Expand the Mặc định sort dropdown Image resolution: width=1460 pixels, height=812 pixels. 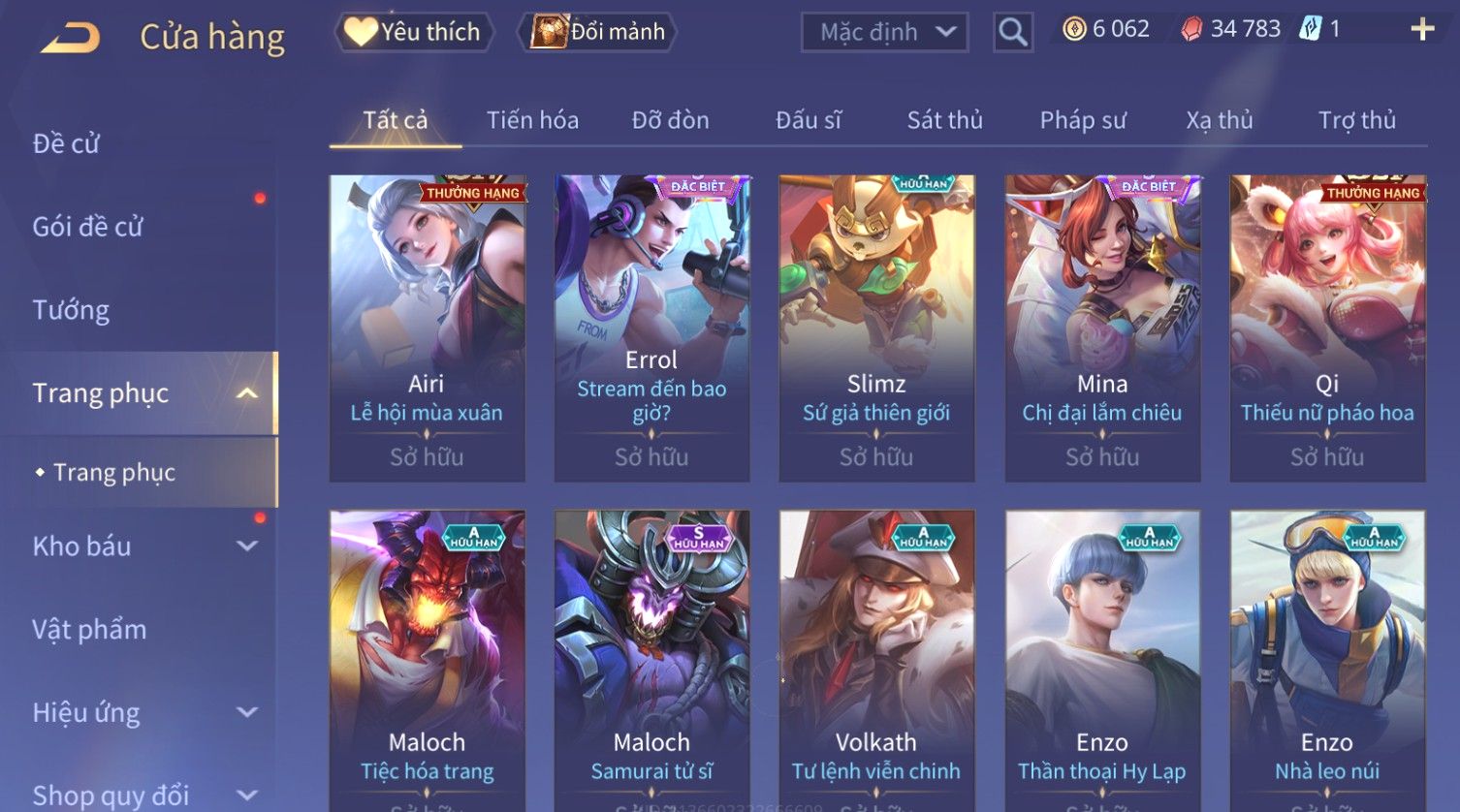tap(884, 32)
